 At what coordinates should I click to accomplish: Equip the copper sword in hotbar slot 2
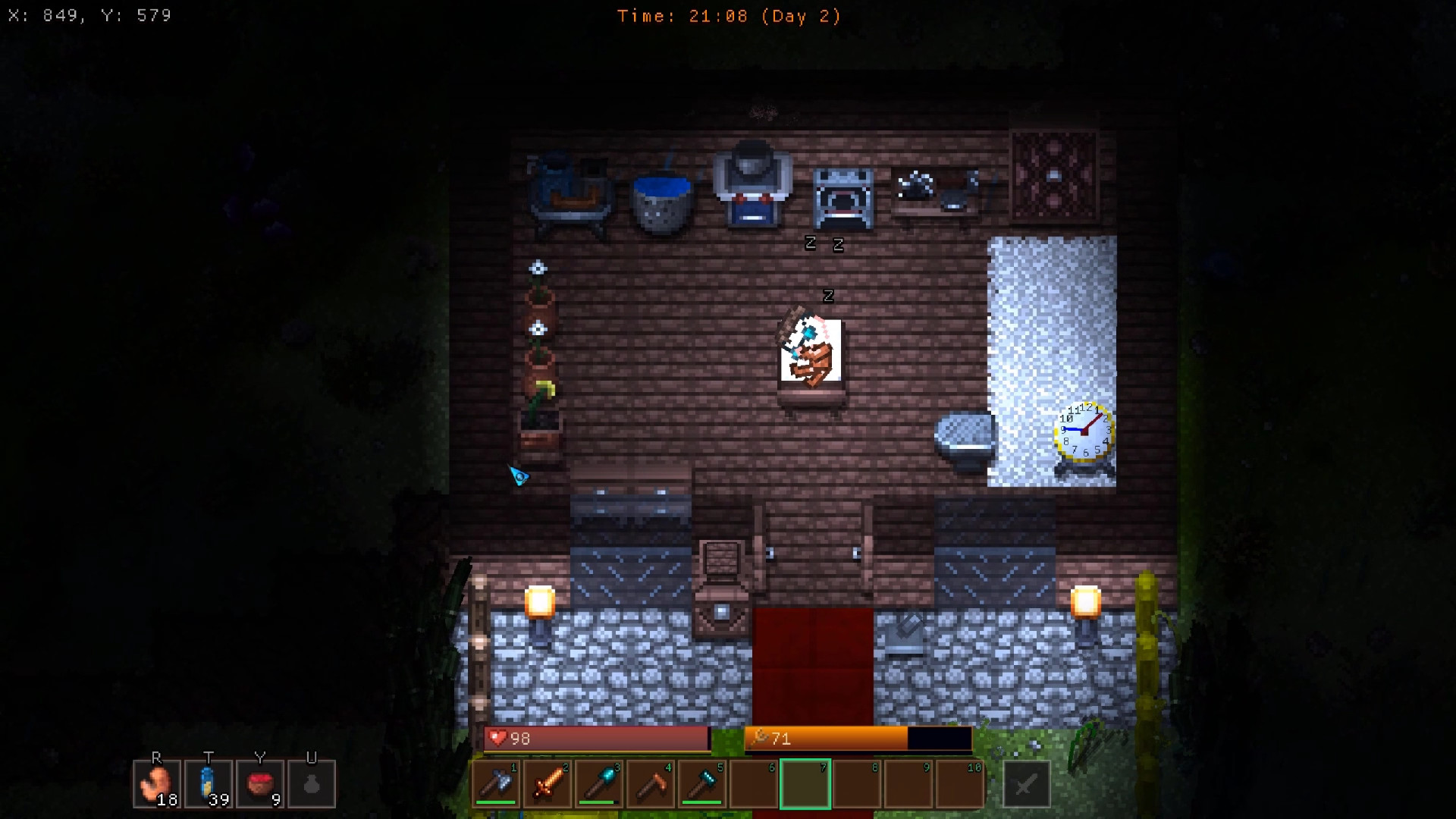click(x=548, y=784)
